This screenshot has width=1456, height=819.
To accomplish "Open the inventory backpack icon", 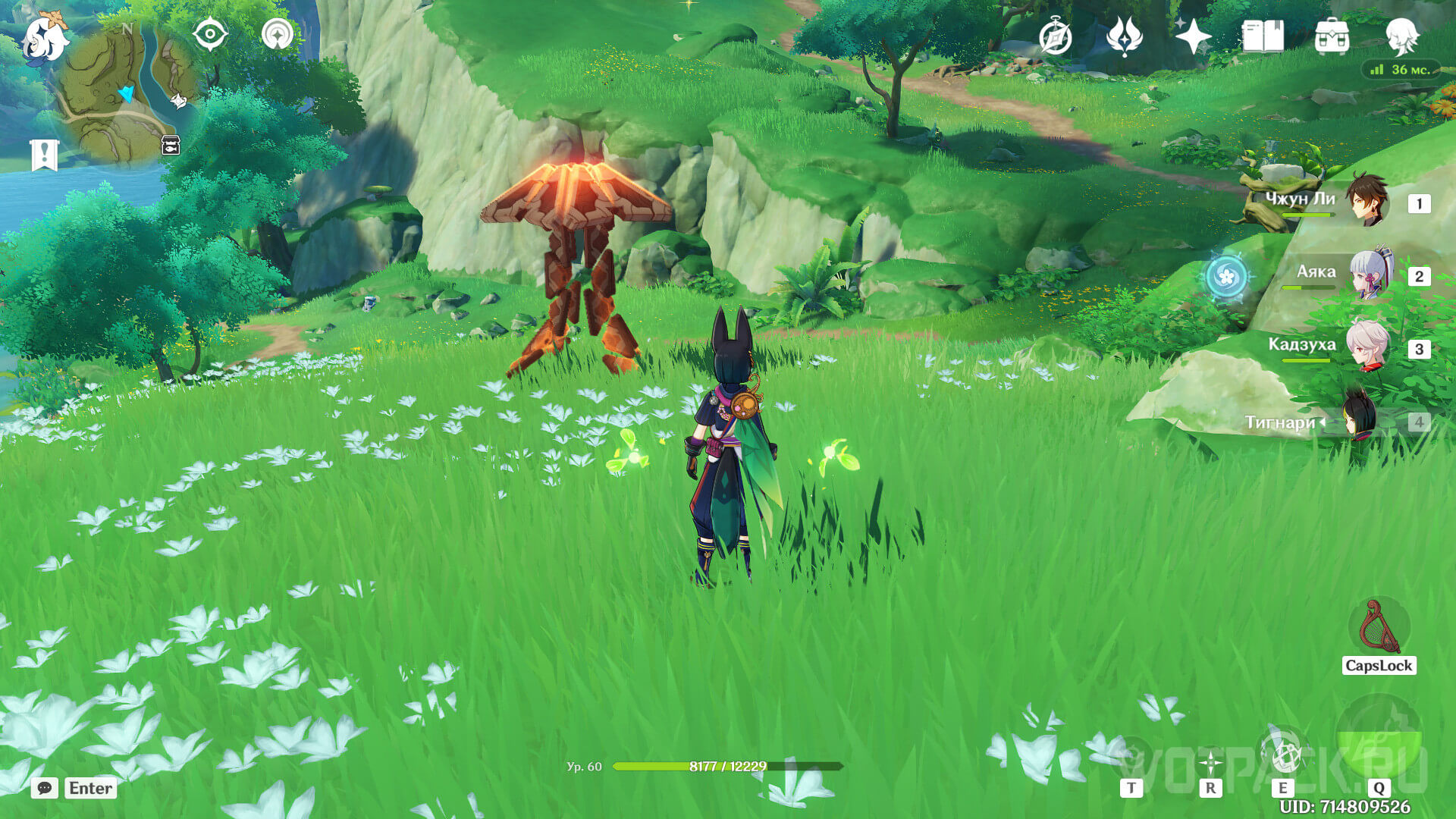I will 1332,36.
